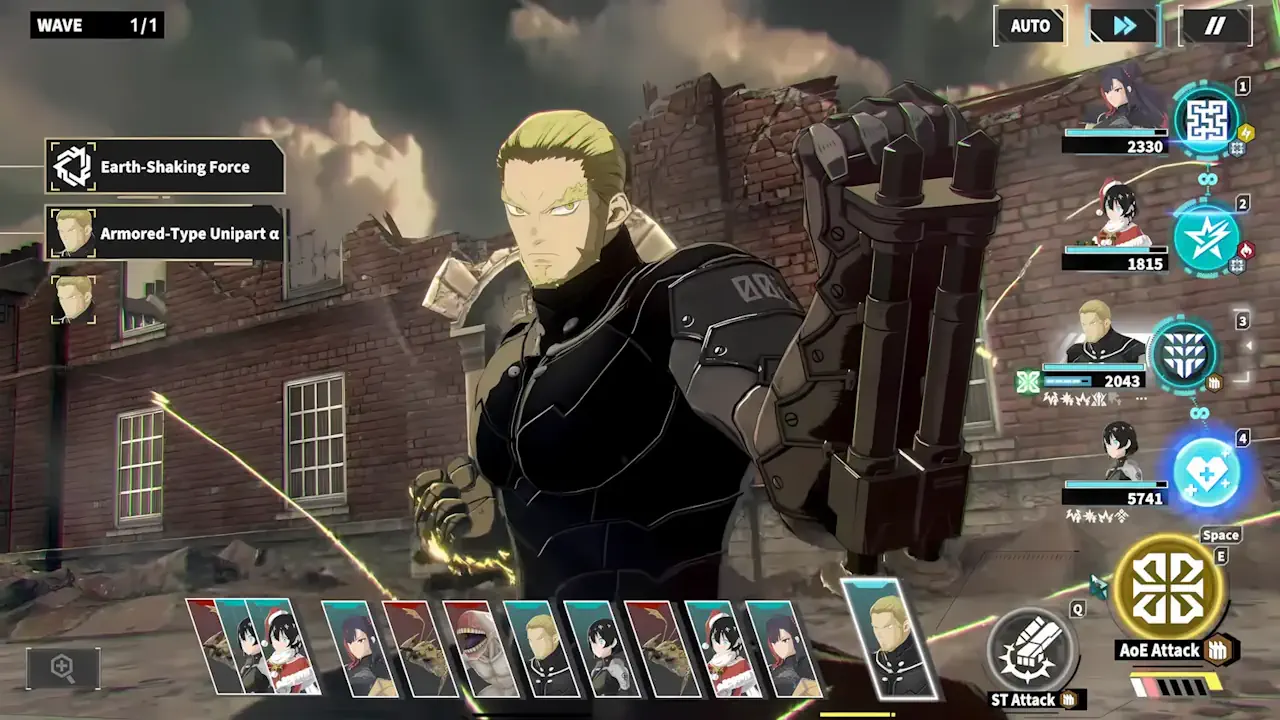Activate the green attack skill in slot 2
Image resolution: width=1280 pixels, height=720 pixels.
(x=1205, y=240)
